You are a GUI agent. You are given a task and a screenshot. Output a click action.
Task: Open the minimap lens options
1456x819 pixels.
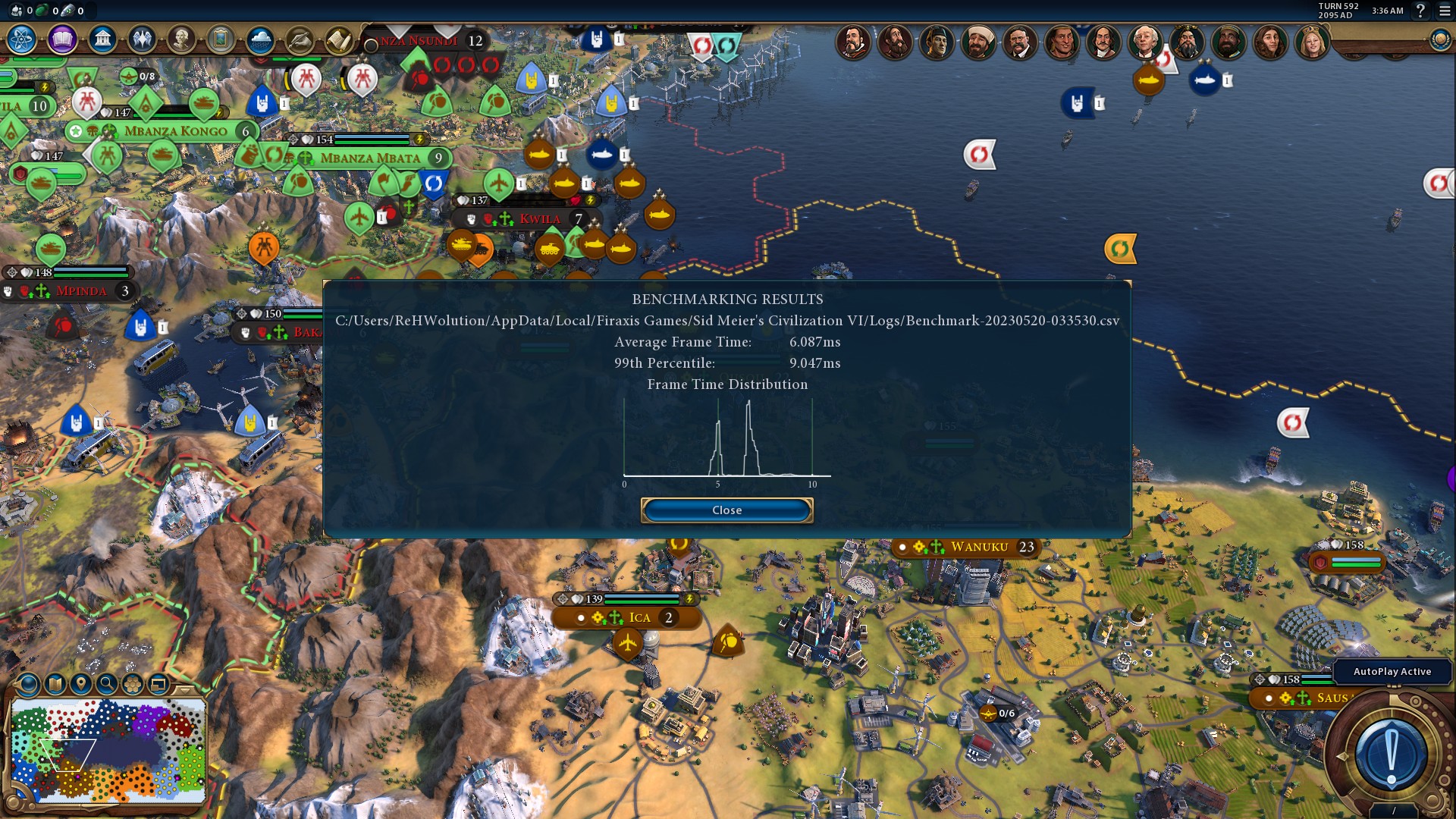(x=29, y=684)
